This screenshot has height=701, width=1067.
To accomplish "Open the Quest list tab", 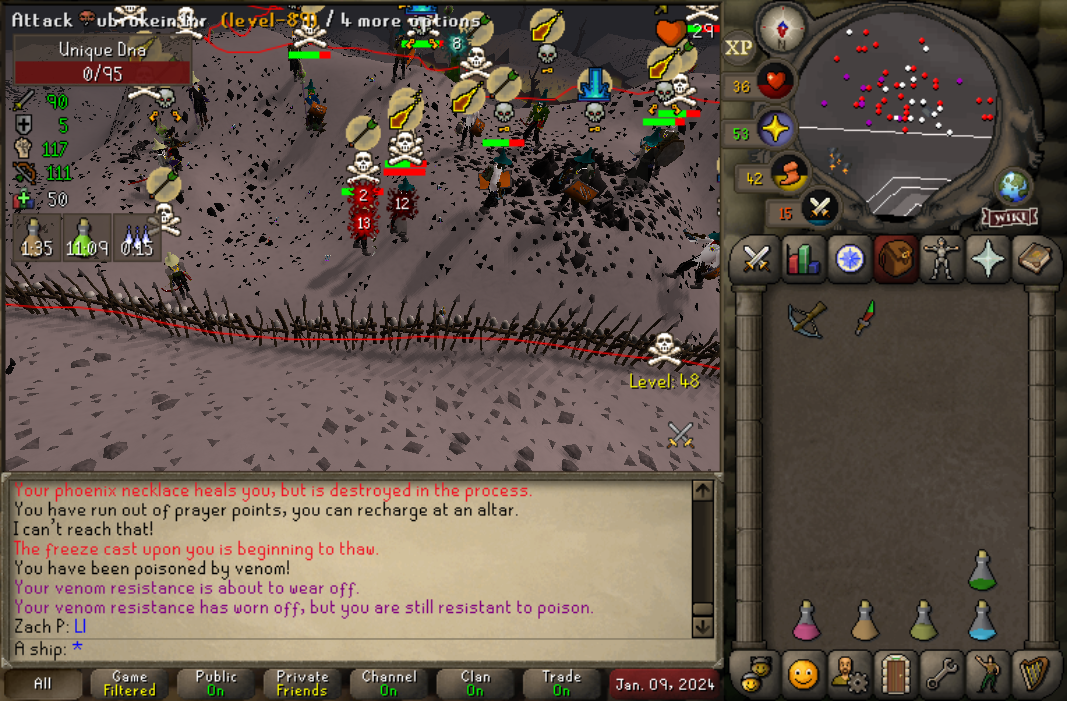I will click(x=849, y=260).
